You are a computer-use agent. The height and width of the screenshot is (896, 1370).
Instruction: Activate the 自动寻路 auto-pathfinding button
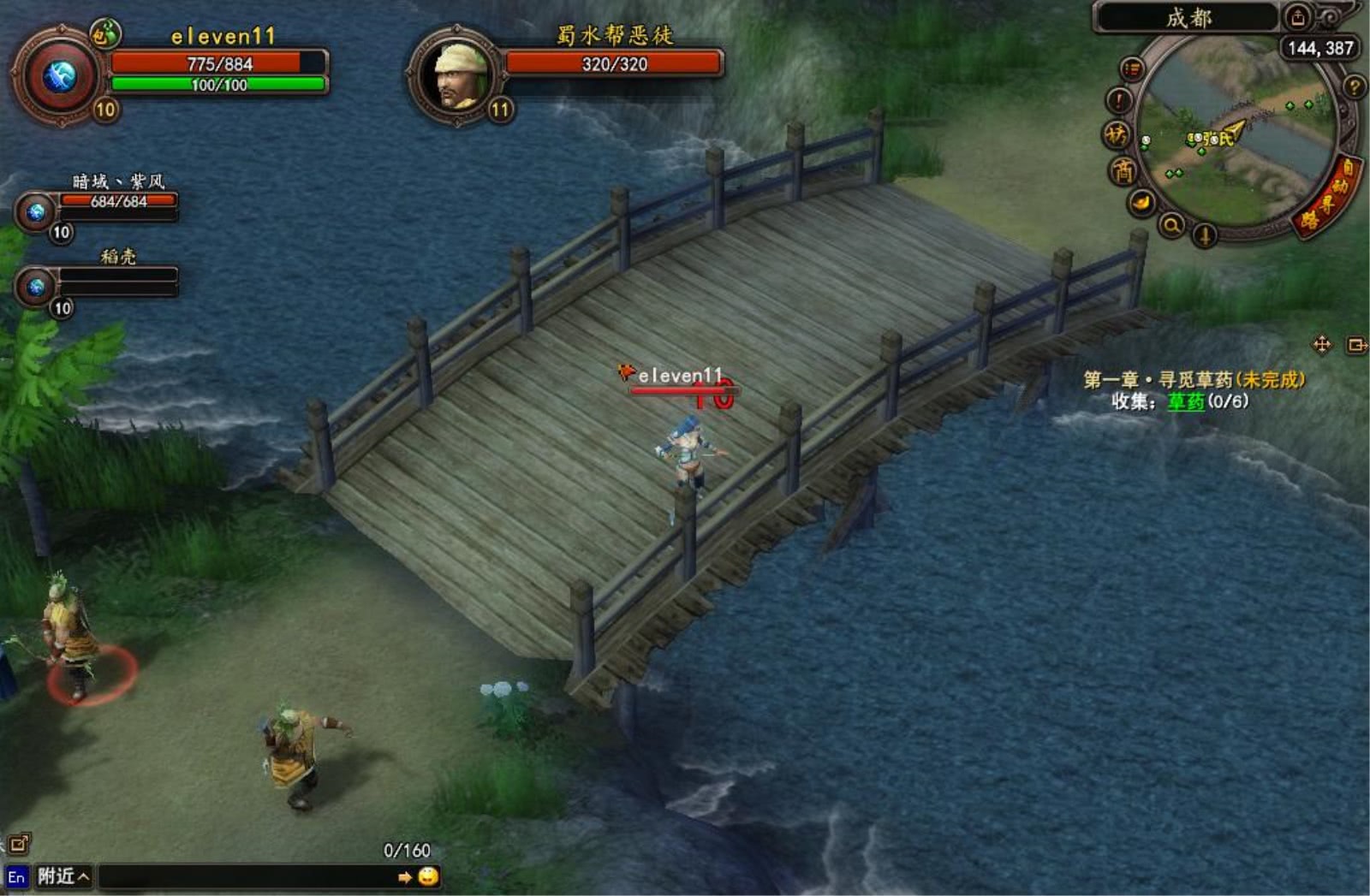pos(1328,199)
